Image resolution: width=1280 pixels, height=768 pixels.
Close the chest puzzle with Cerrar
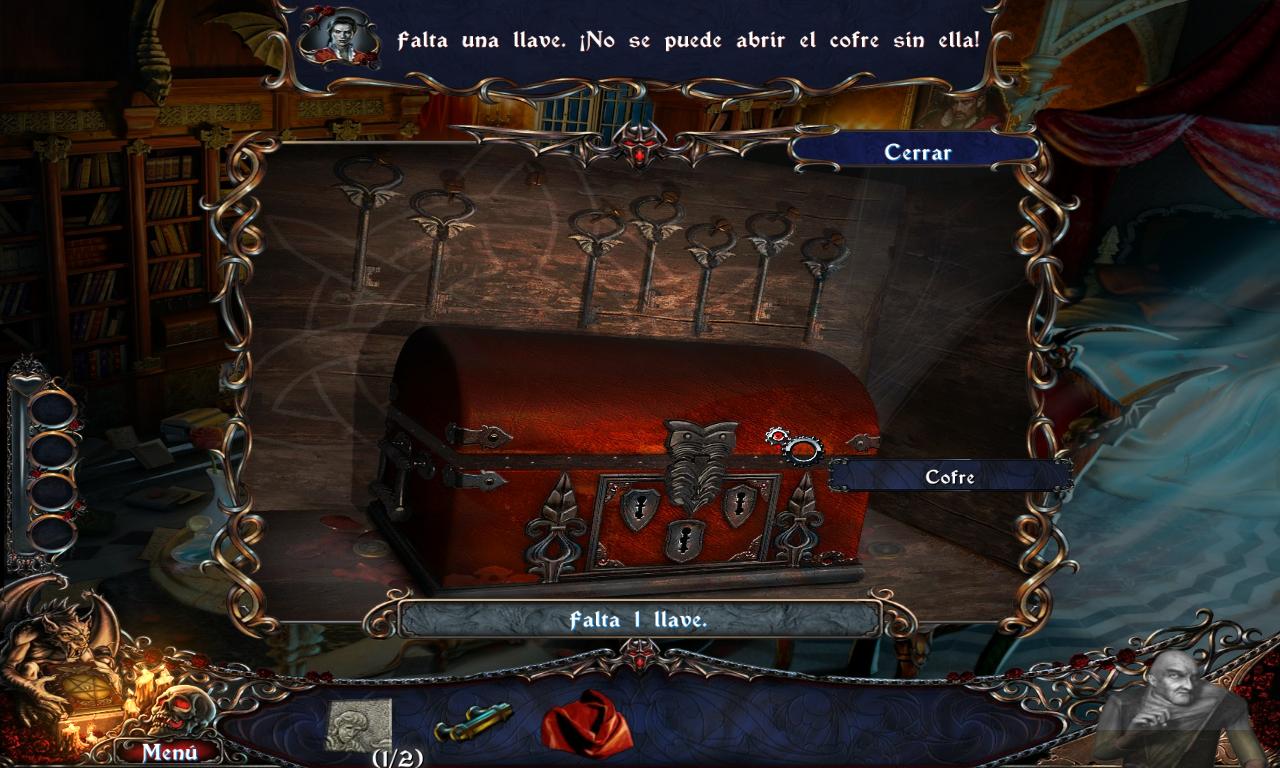coord(916,152)
